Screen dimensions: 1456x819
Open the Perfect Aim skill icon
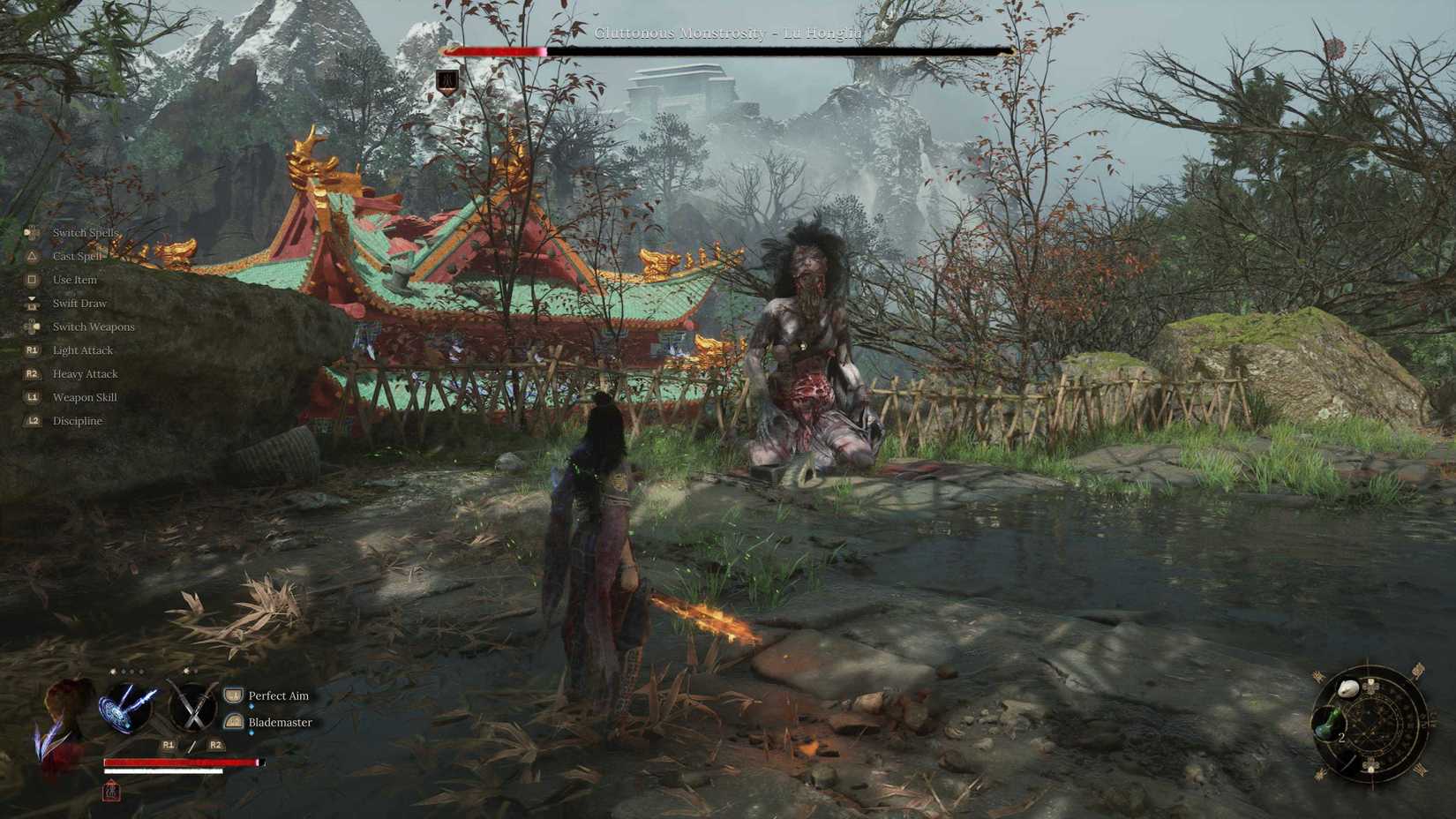pyautogui.click(x=233, y=695)
